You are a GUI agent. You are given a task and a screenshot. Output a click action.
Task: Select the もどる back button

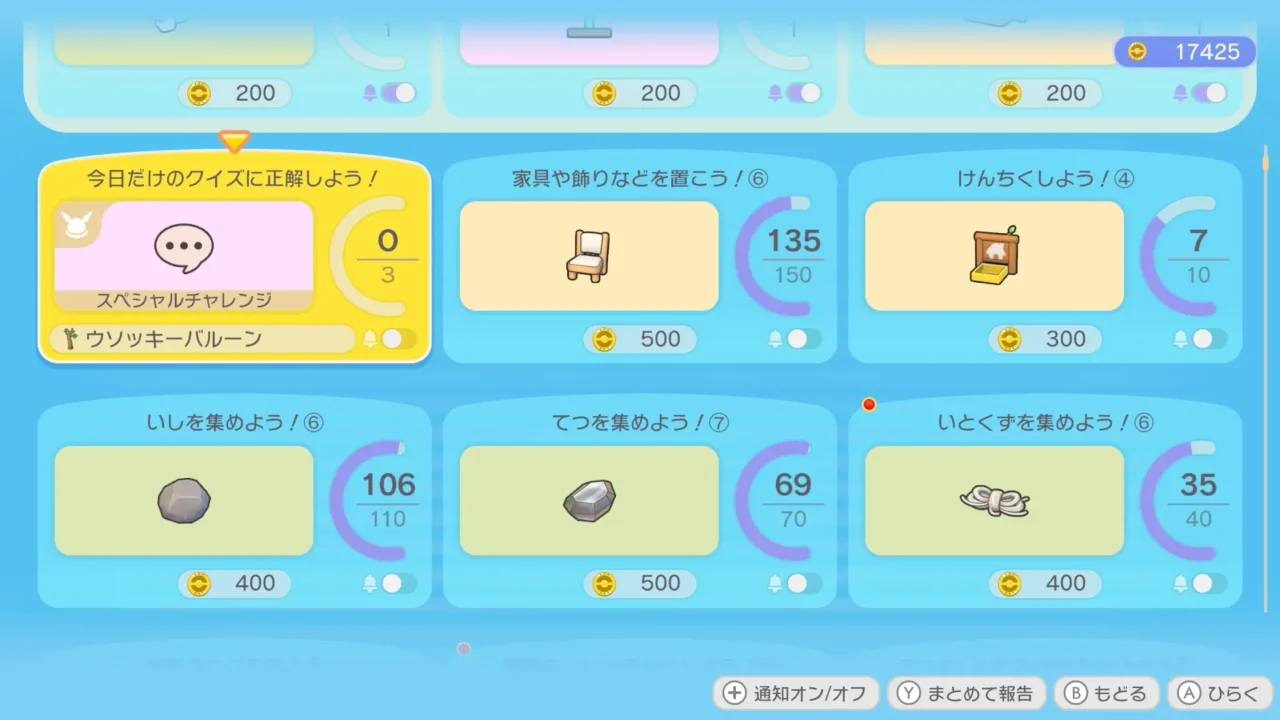(x=1107, y=692)
